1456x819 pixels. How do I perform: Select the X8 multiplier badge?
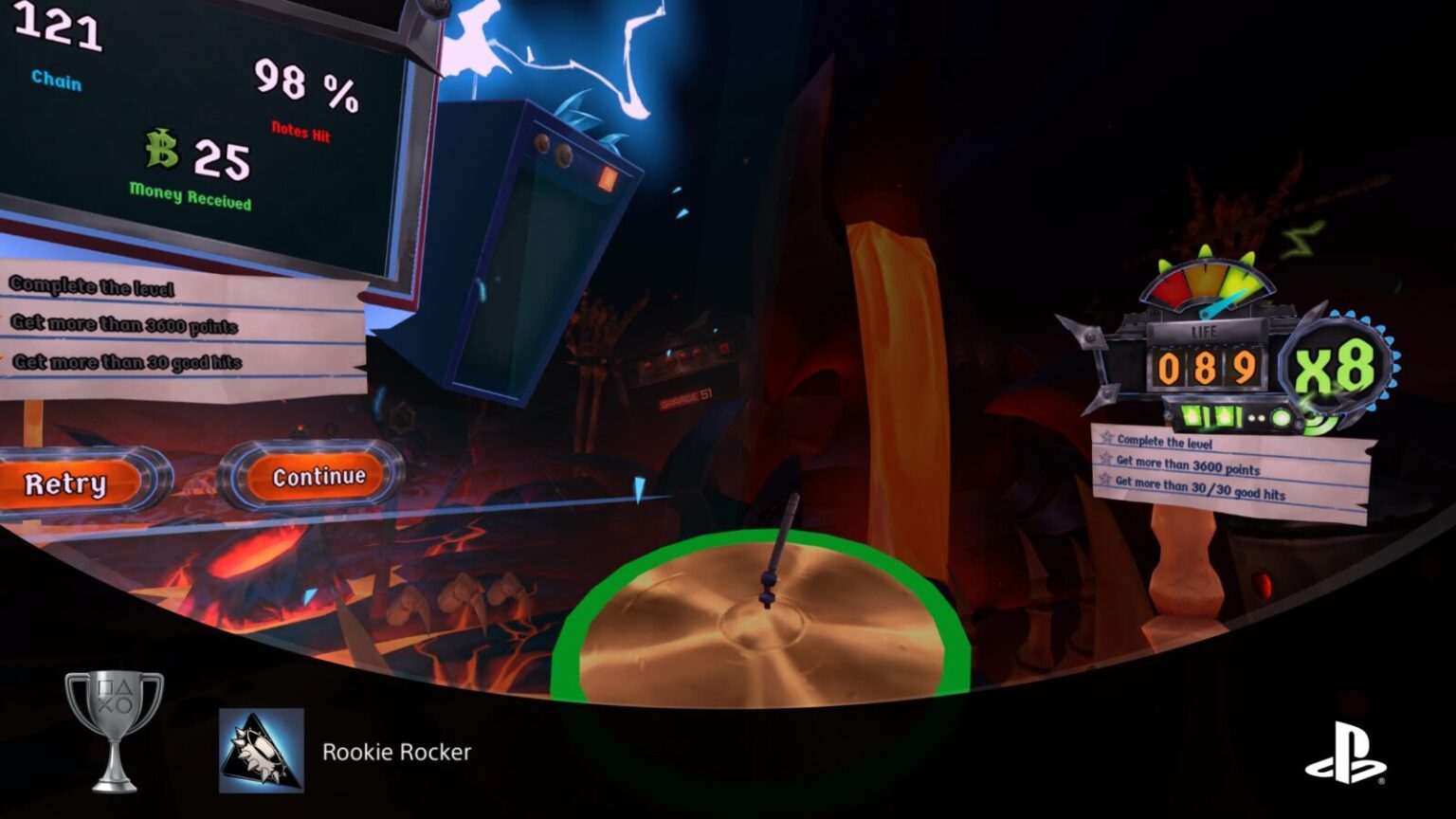1337,368
